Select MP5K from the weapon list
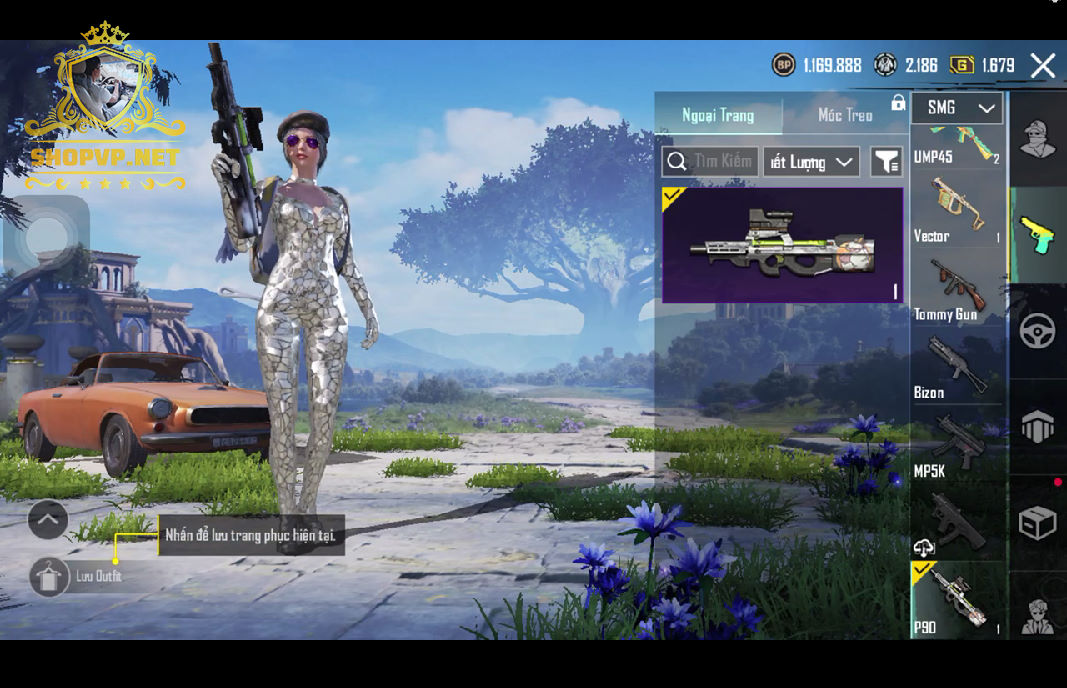The width and height of the screenshot is (1067, 688). click(x=957, y=446)
